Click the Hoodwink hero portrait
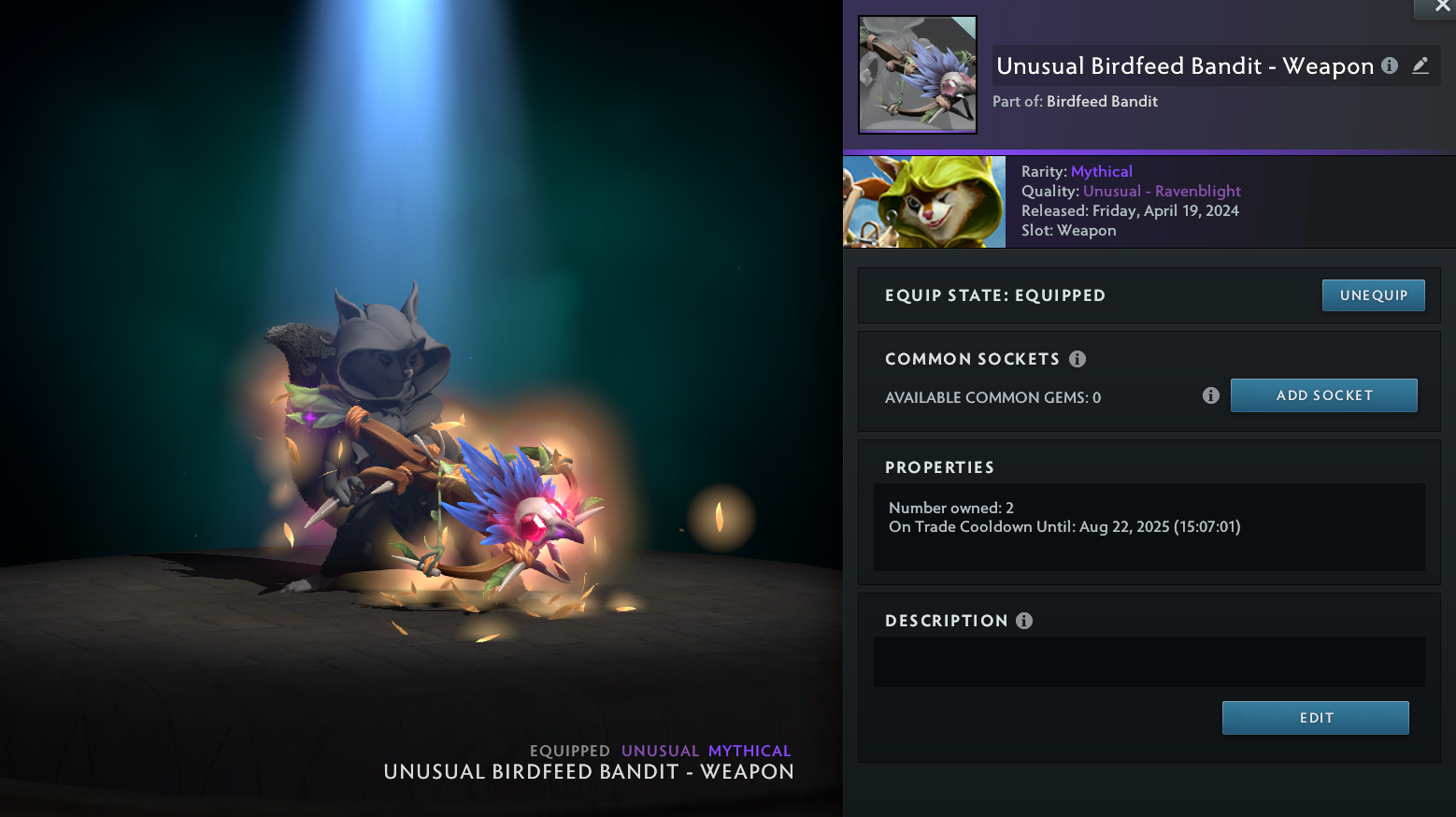This screenshot has width=1456, height=817. [923, 201]
